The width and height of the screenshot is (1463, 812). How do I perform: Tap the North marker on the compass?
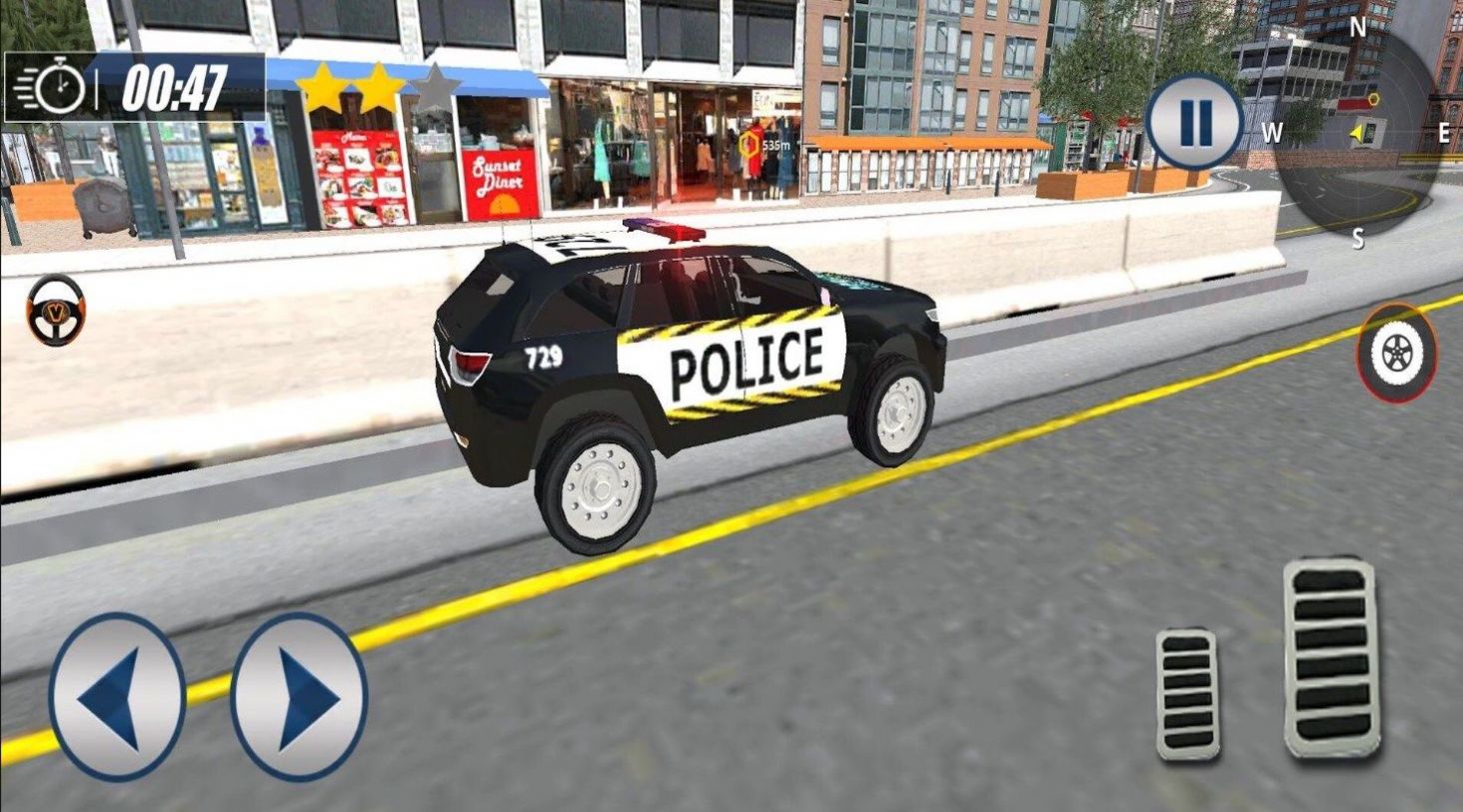(x=1356, y=27)
